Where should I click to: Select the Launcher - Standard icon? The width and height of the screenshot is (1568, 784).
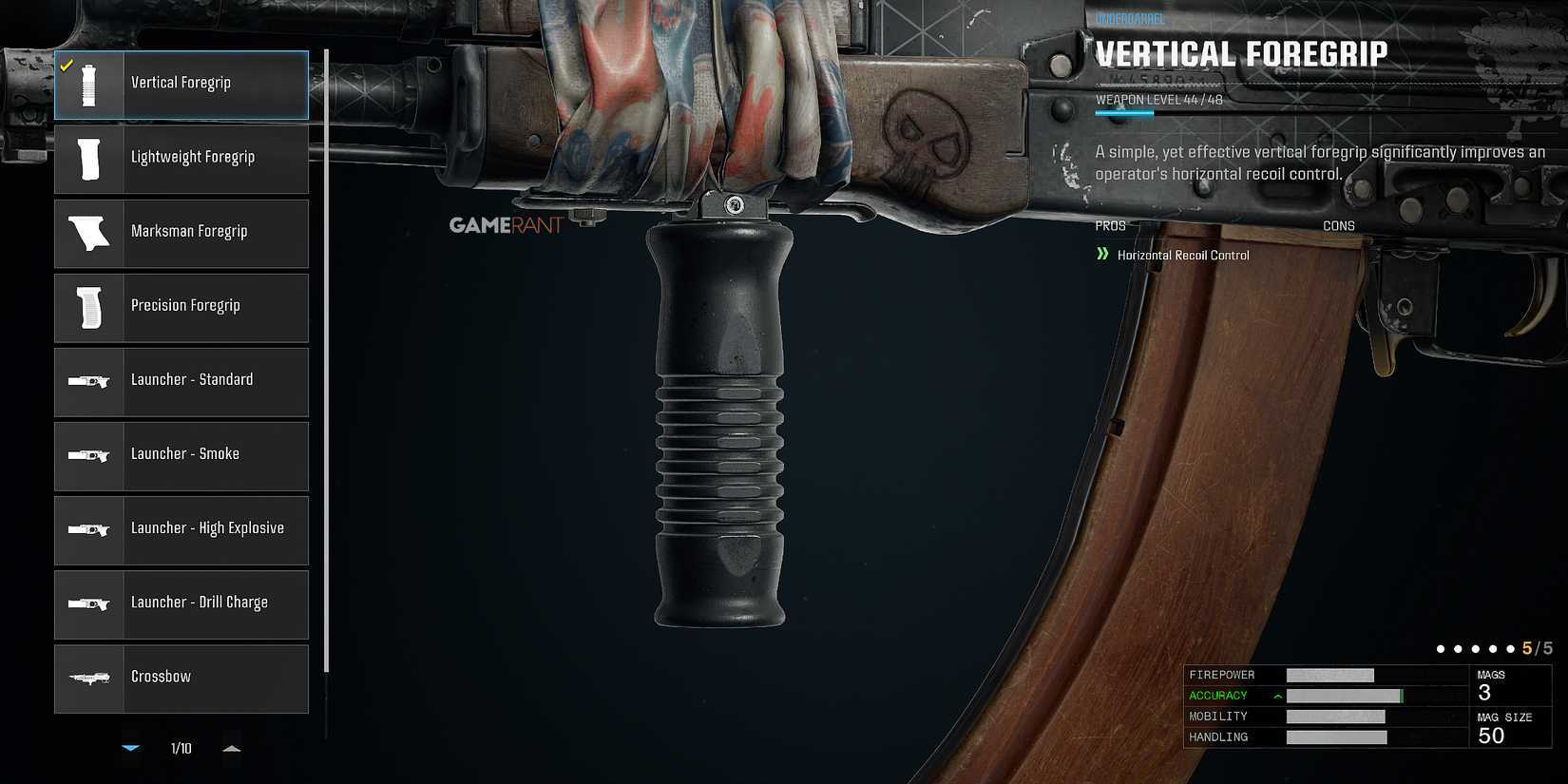(88, 381)
